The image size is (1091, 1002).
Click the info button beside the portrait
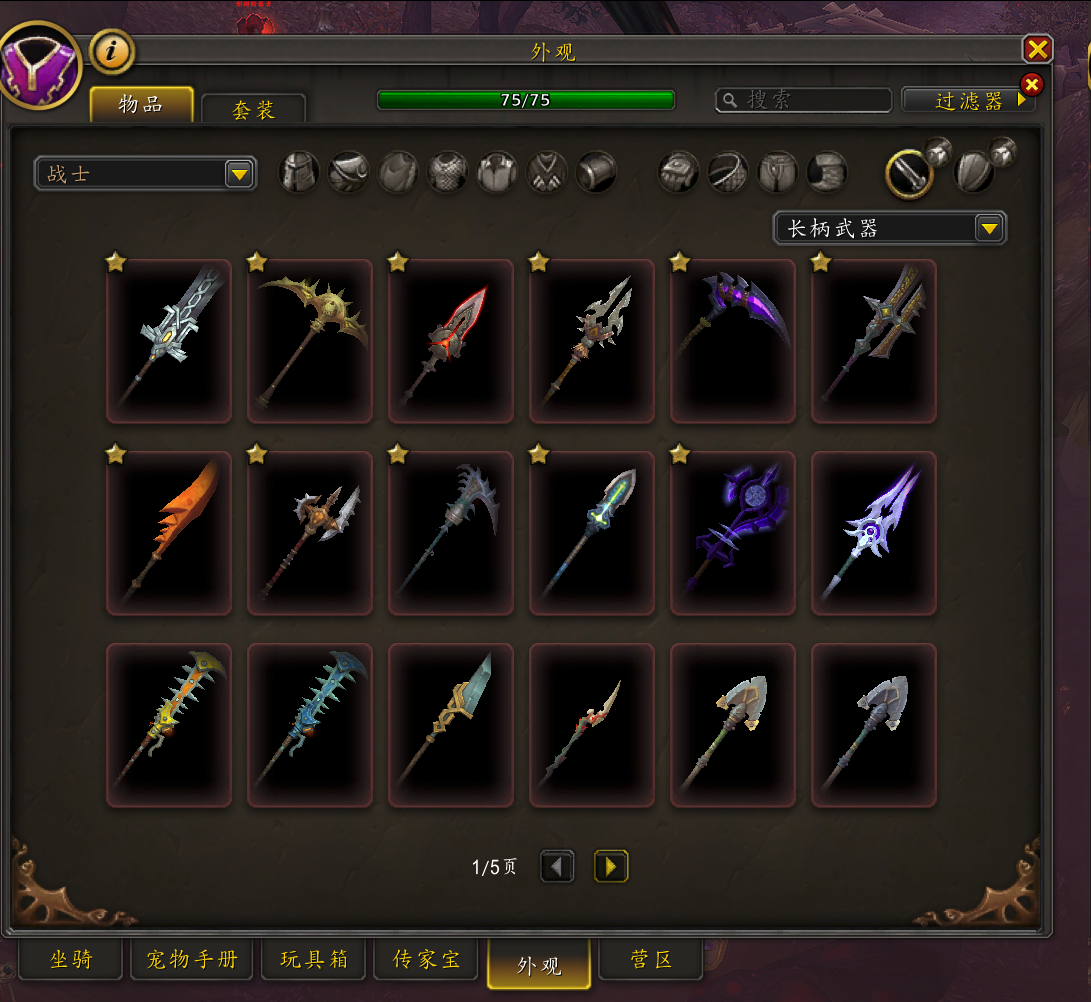(112, 52)
